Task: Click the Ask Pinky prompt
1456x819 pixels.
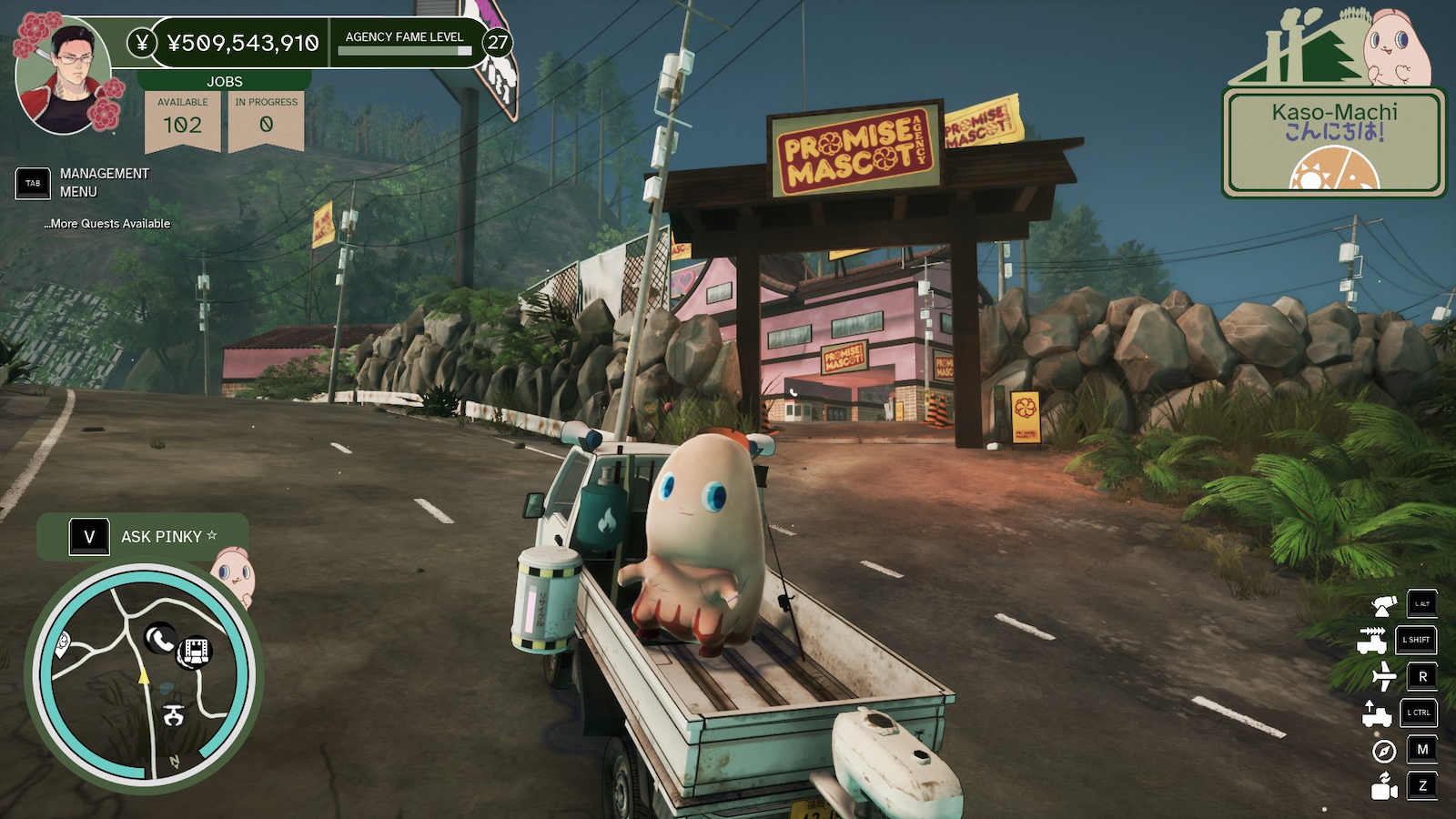Action: click(143, 537)
